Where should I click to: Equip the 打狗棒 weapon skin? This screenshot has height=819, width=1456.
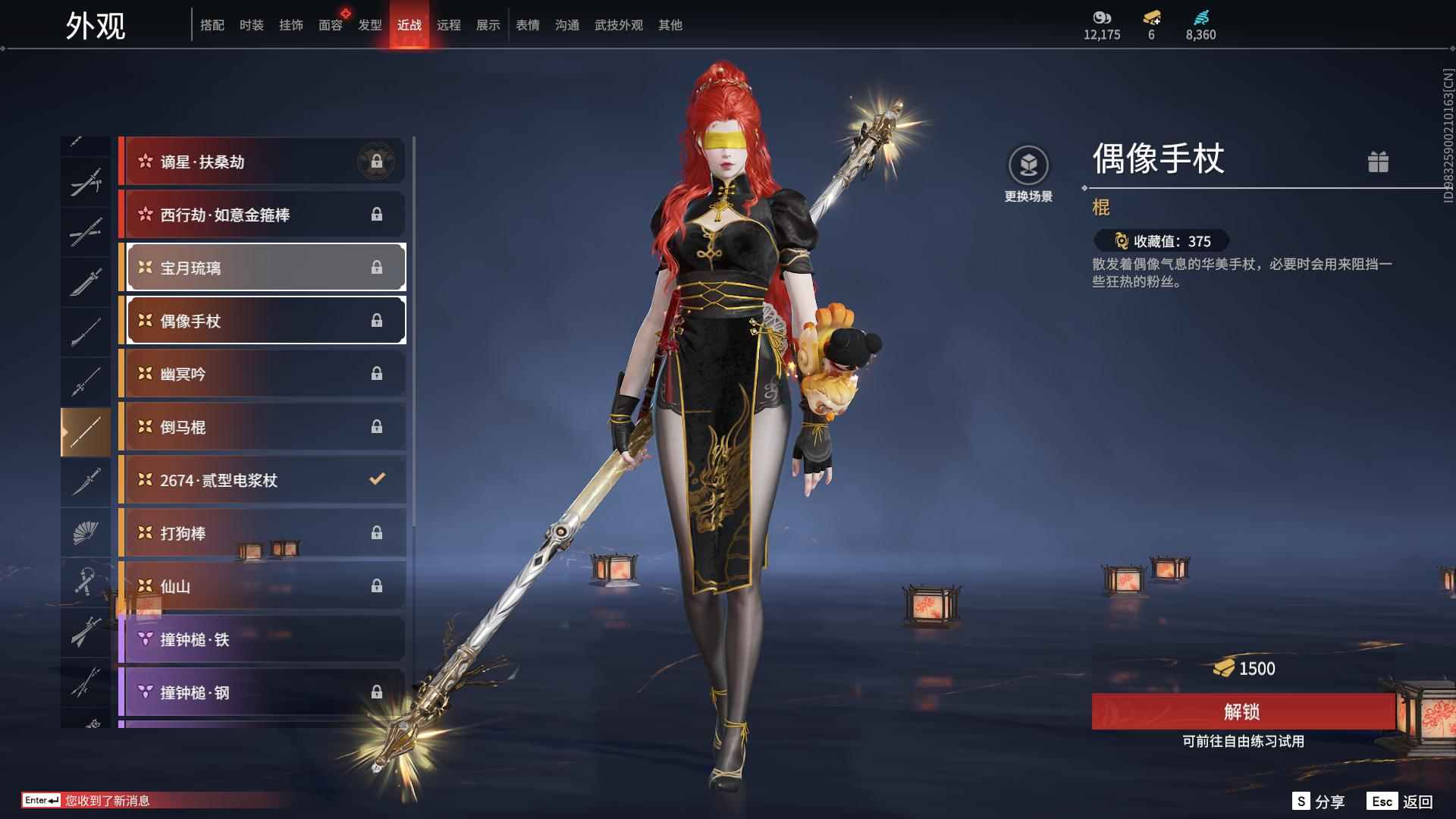262,532
